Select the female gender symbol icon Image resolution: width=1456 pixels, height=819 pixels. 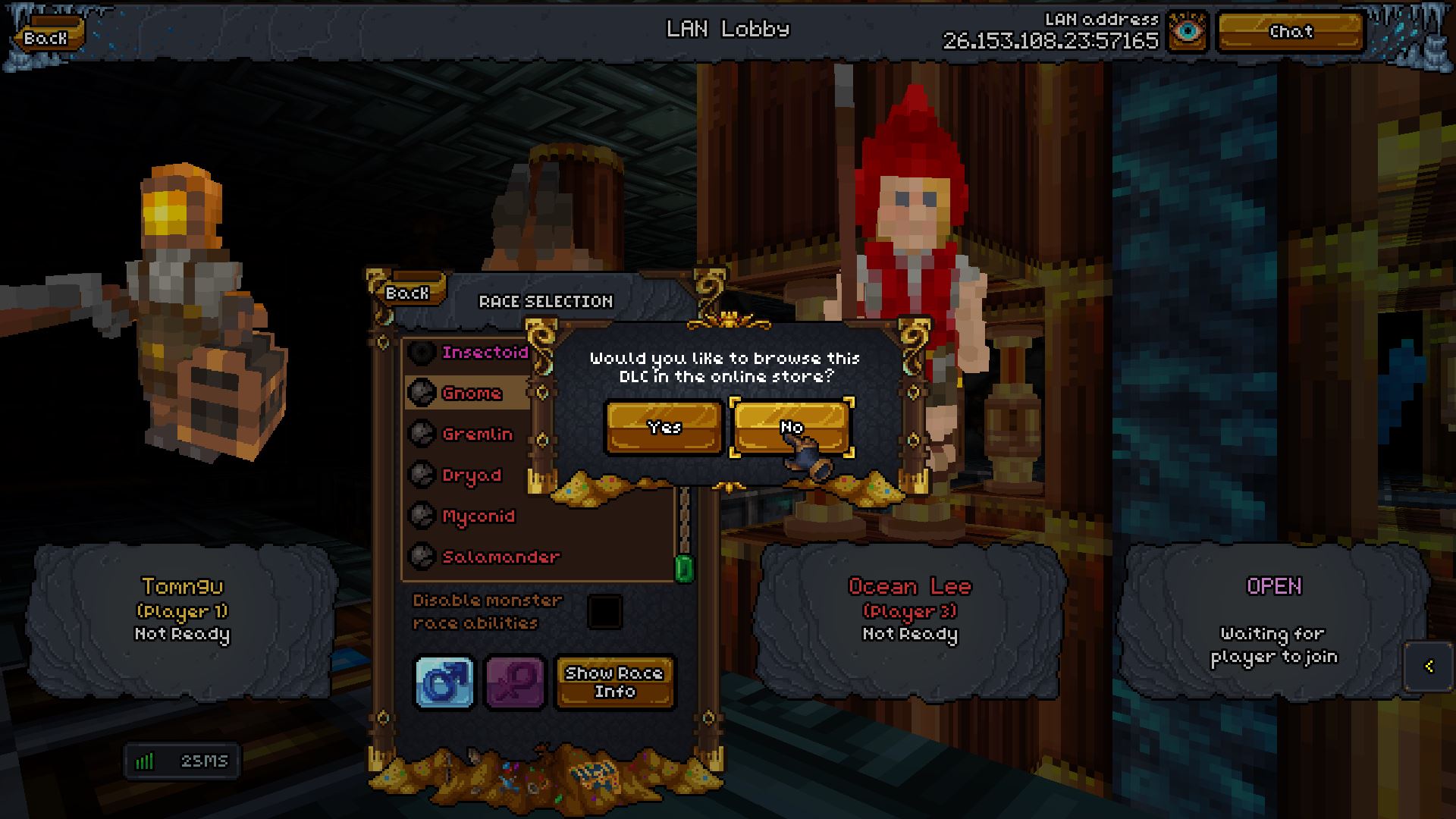(514, 682)
